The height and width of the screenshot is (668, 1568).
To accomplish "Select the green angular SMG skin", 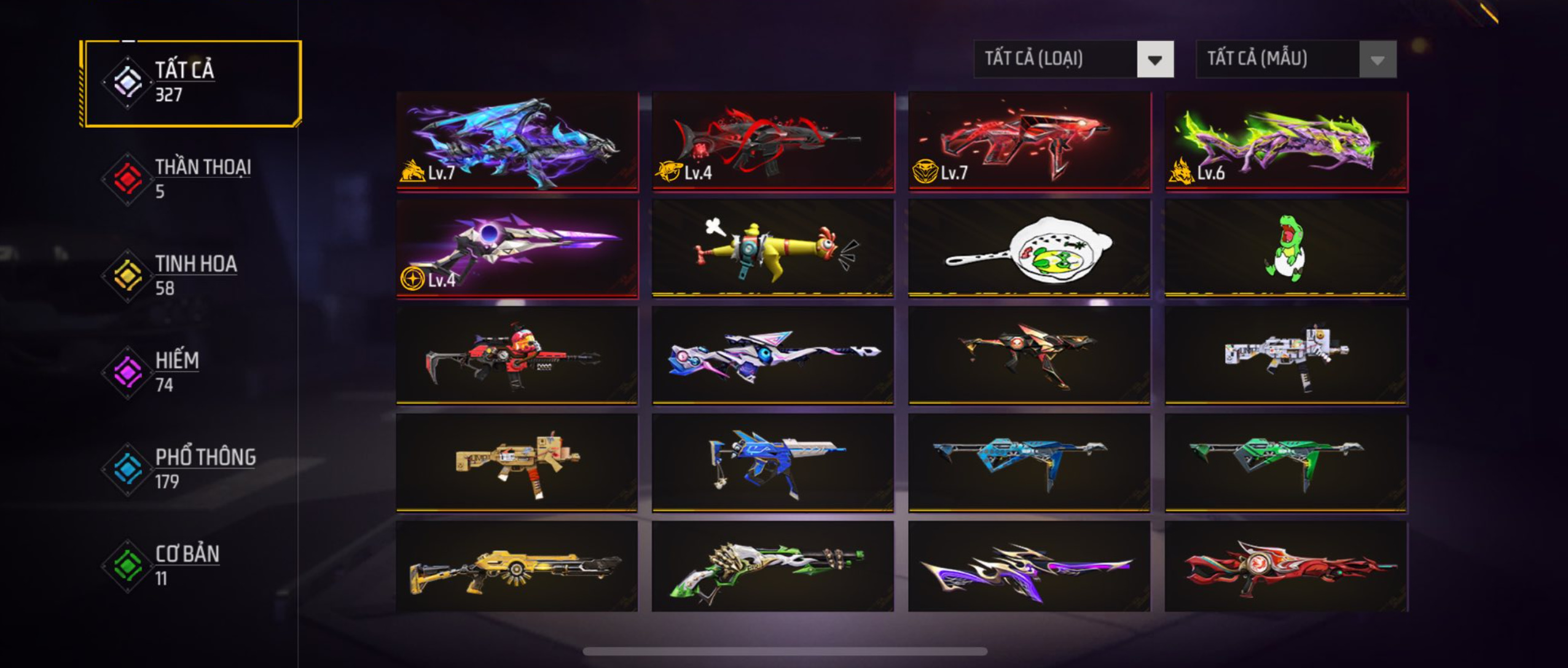I will tap(1286, 462).
